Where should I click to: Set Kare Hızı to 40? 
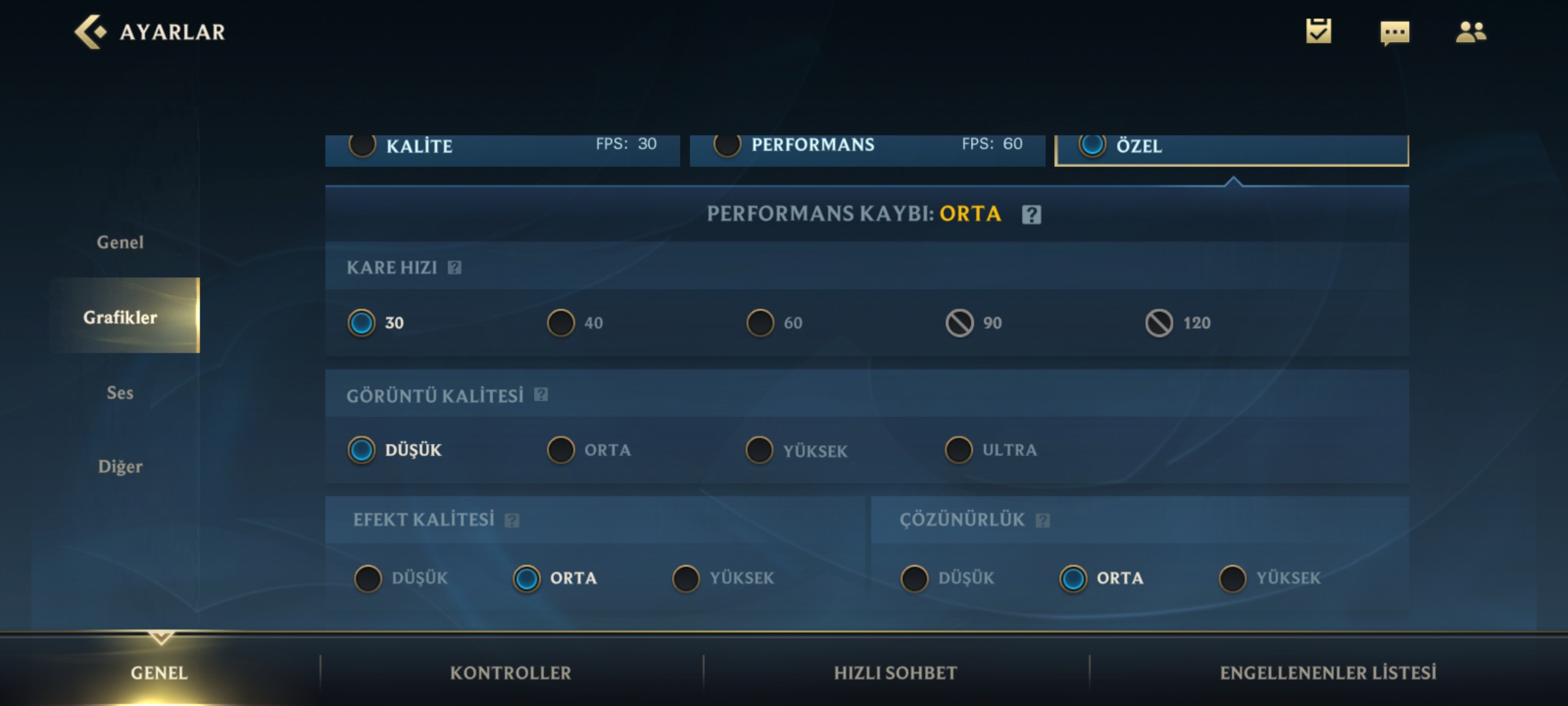coord(561,323)
